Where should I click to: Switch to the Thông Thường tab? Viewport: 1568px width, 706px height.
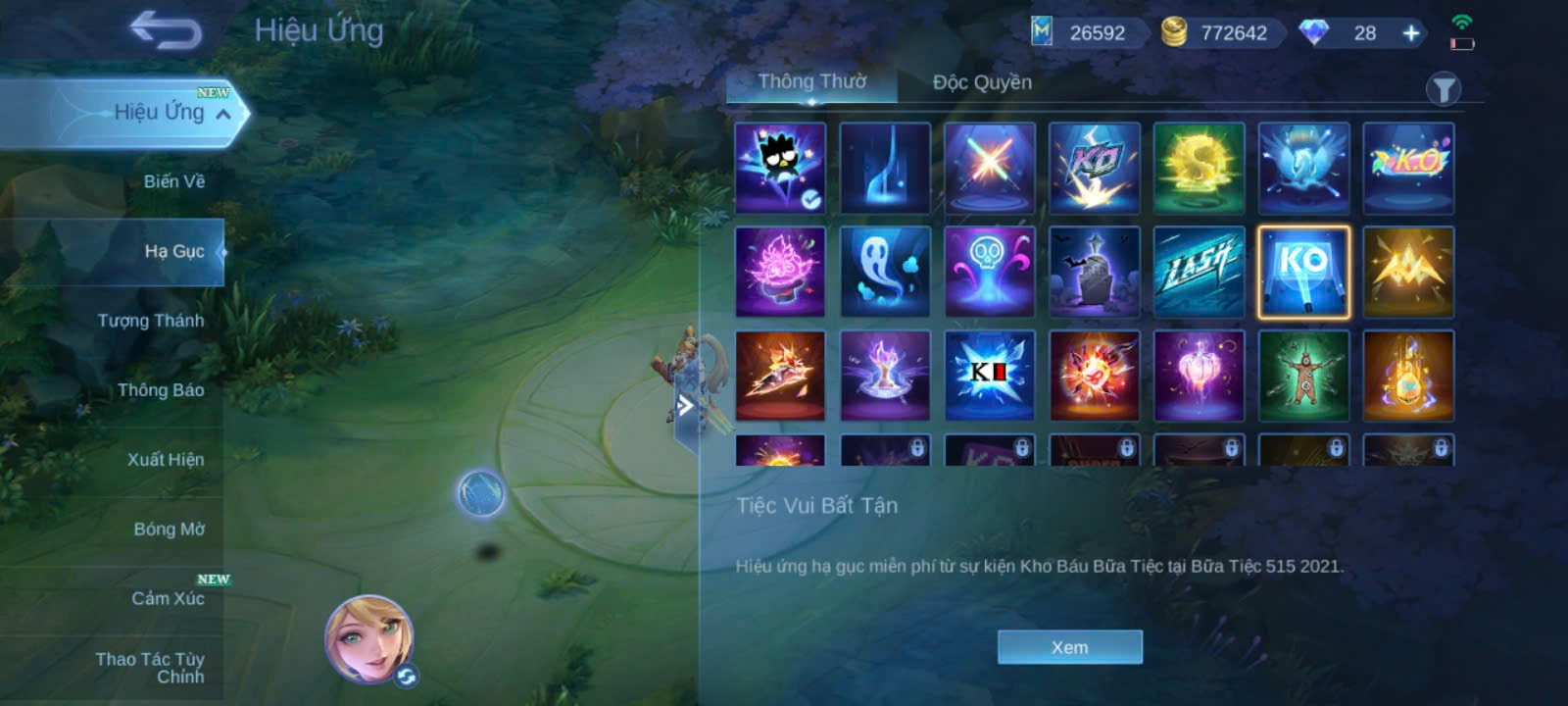(x=811, y=82)
